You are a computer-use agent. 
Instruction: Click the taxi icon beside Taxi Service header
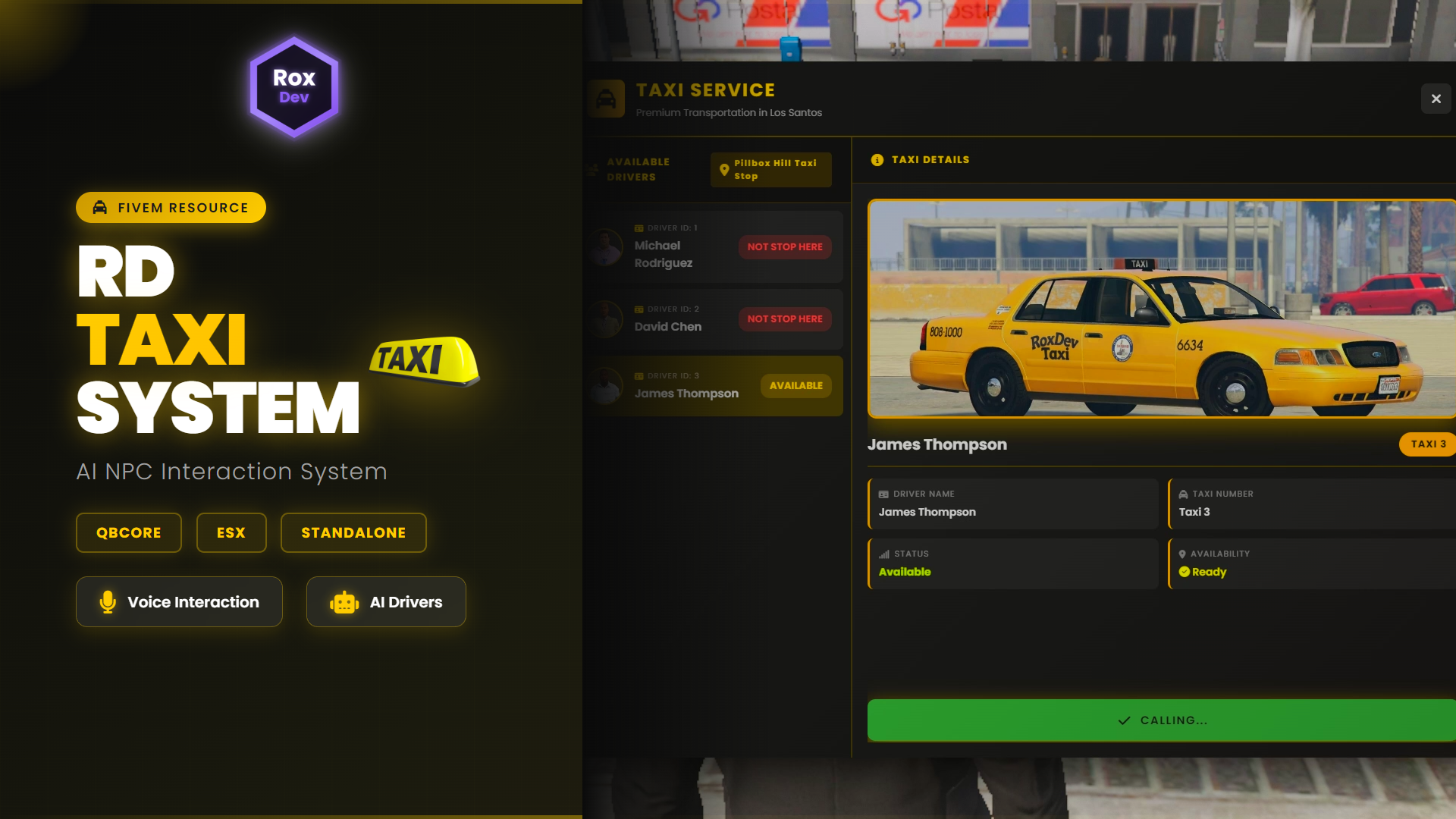pyautogui.click(x=605, y=99)
